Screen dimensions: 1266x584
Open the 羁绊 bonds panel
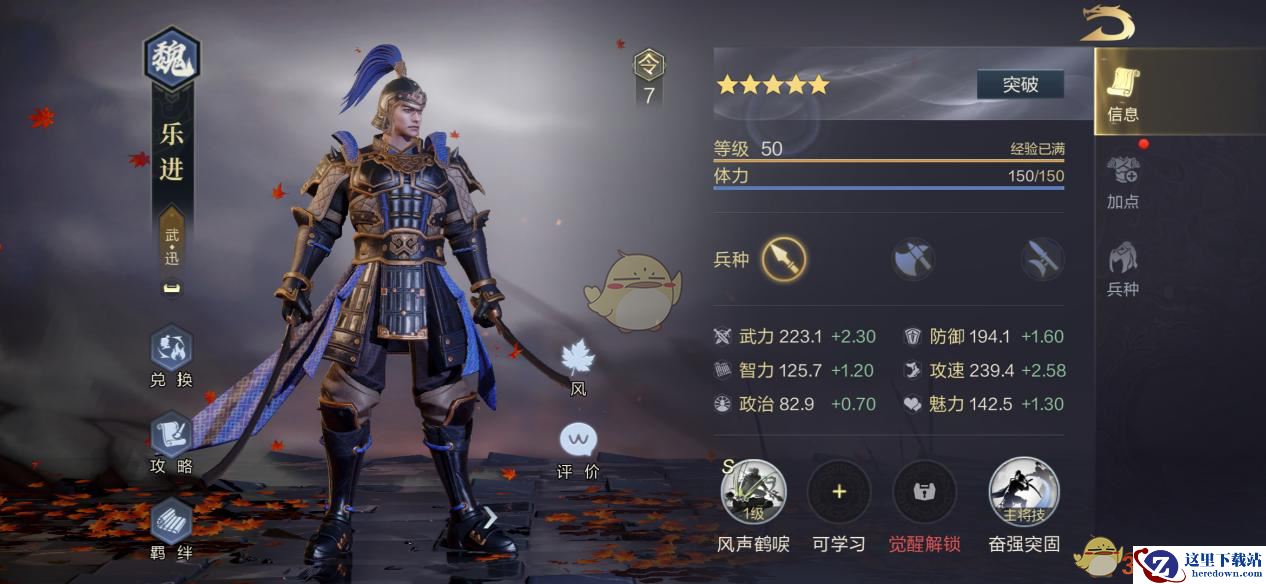pos(171,527)
